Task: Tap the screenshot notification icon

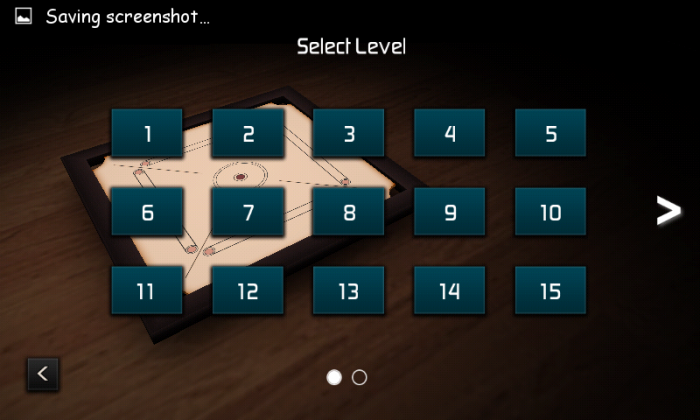Action: pos(23,16)
